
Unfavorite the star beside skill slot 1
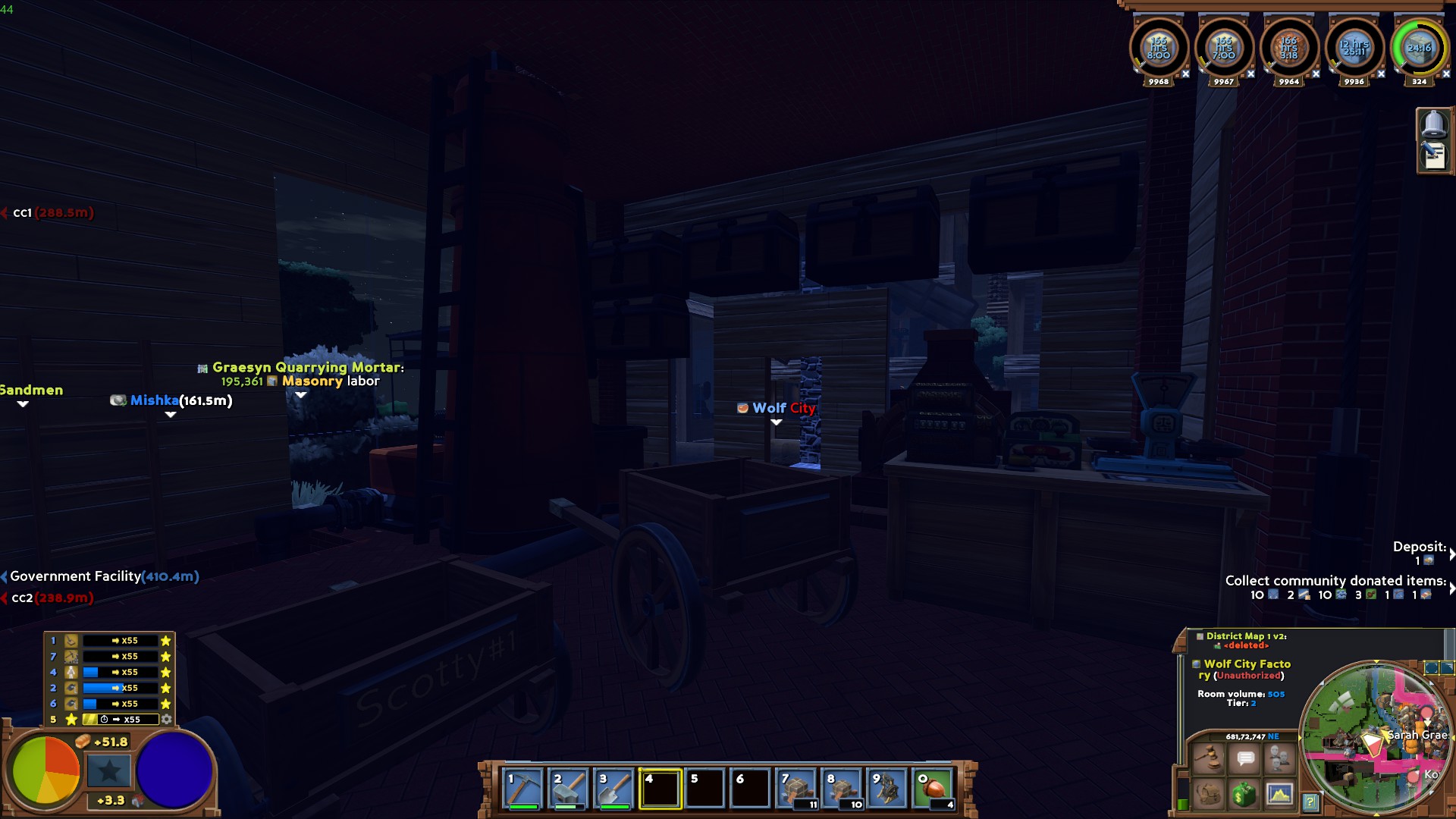166,640
